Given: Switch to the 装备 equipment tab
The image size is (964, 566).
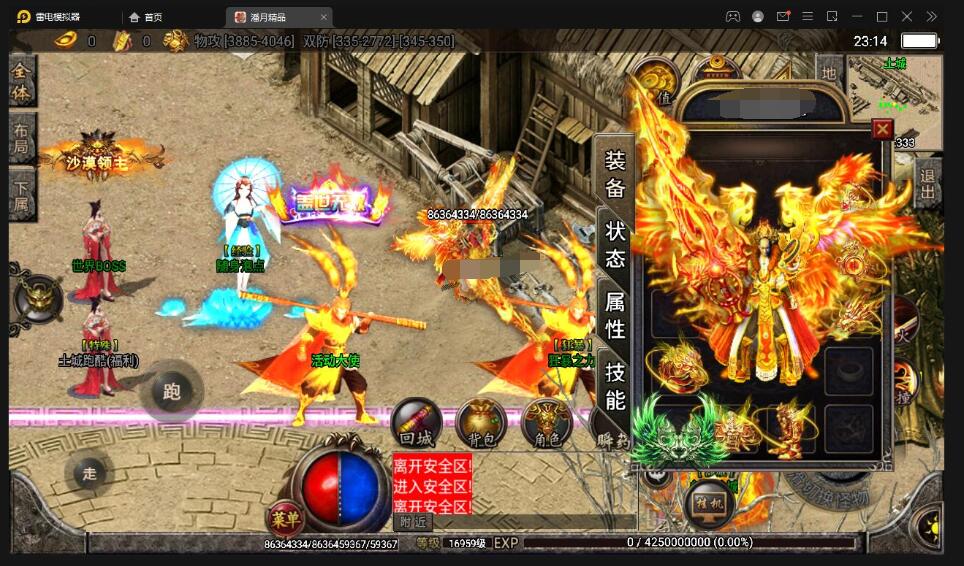Looking at the screenshot, I should 615,173.
